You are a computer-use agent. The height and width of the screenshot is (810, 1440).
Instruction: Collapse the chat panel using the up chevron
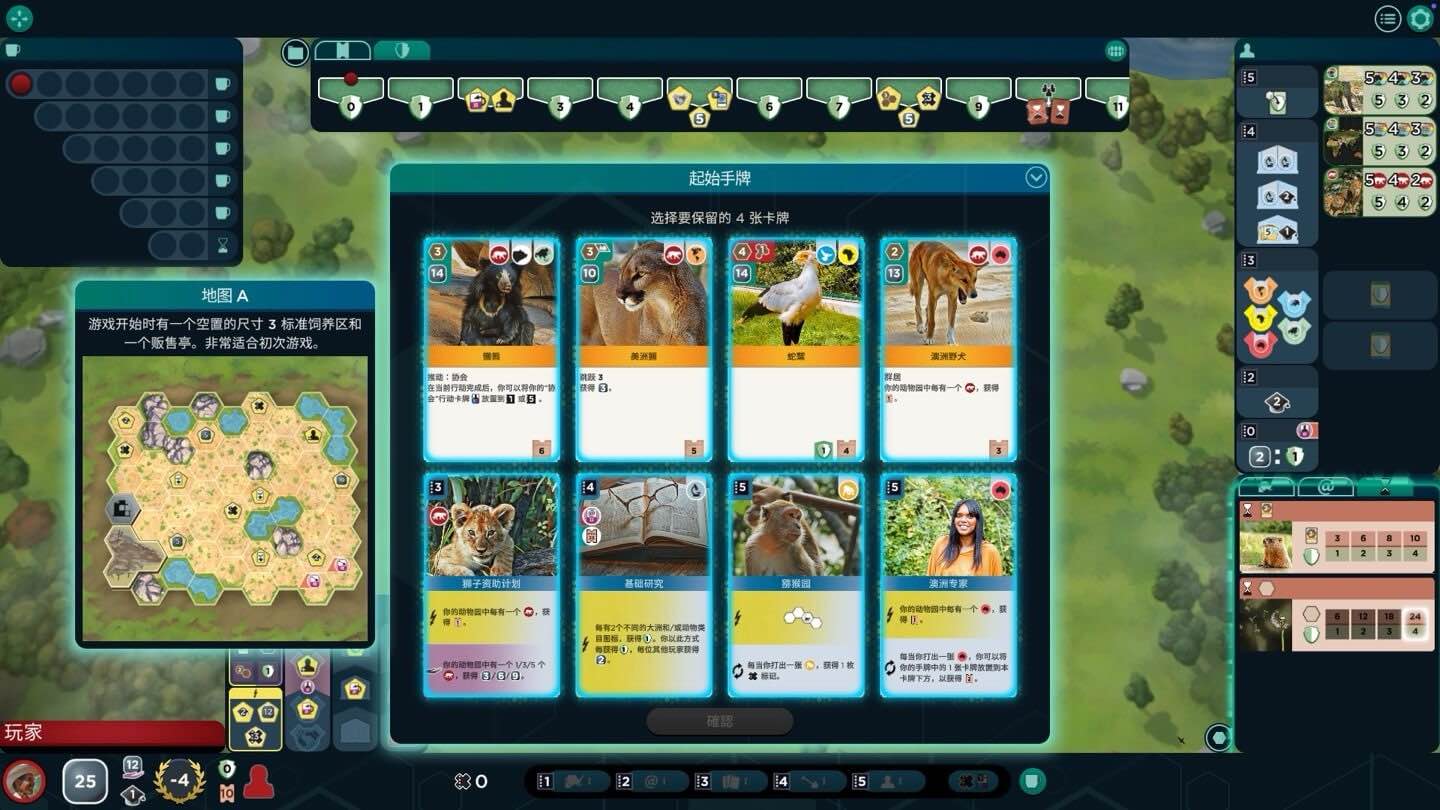(1385, 489)
